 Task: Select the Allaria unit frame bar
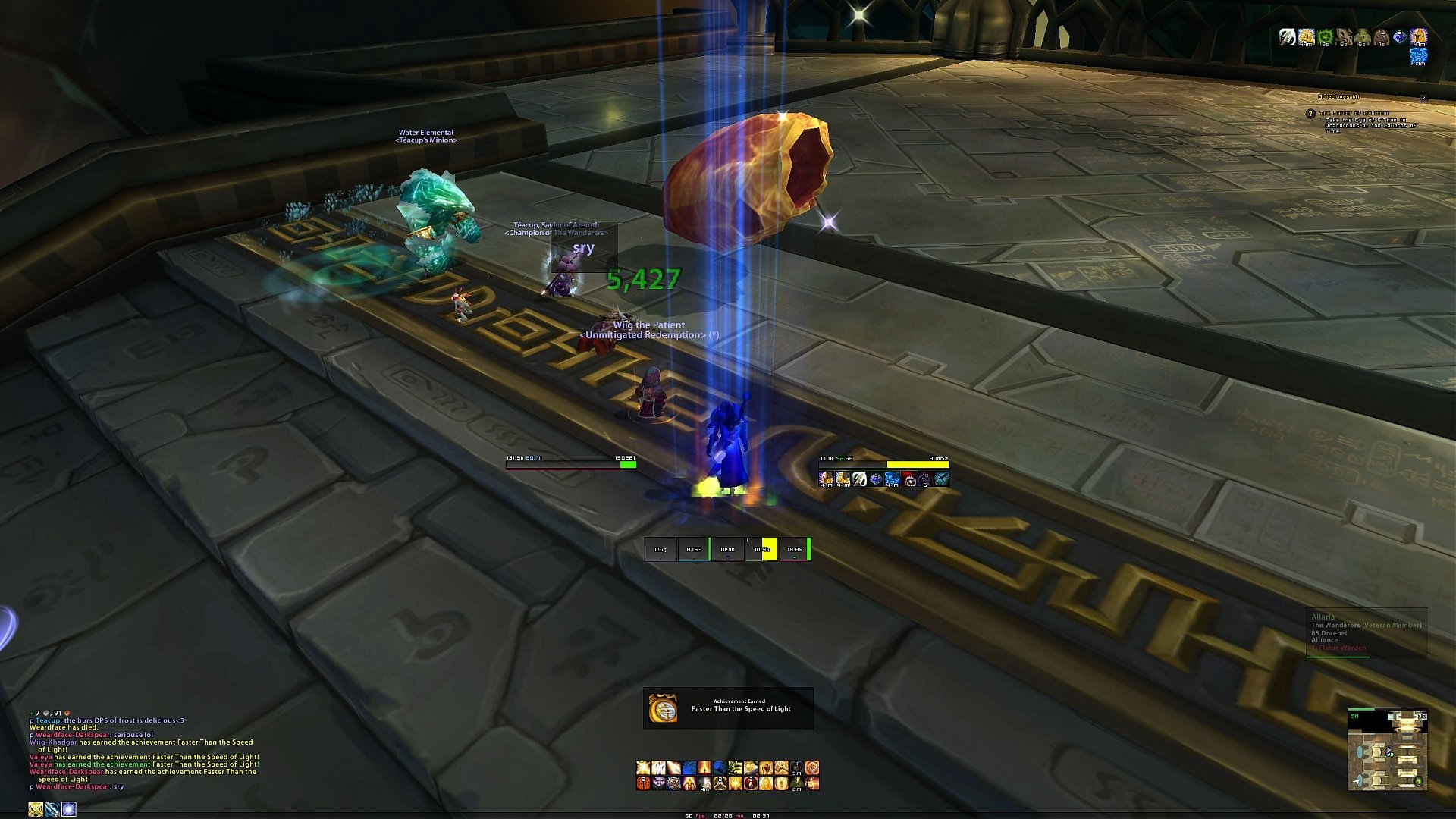point(883,464)
